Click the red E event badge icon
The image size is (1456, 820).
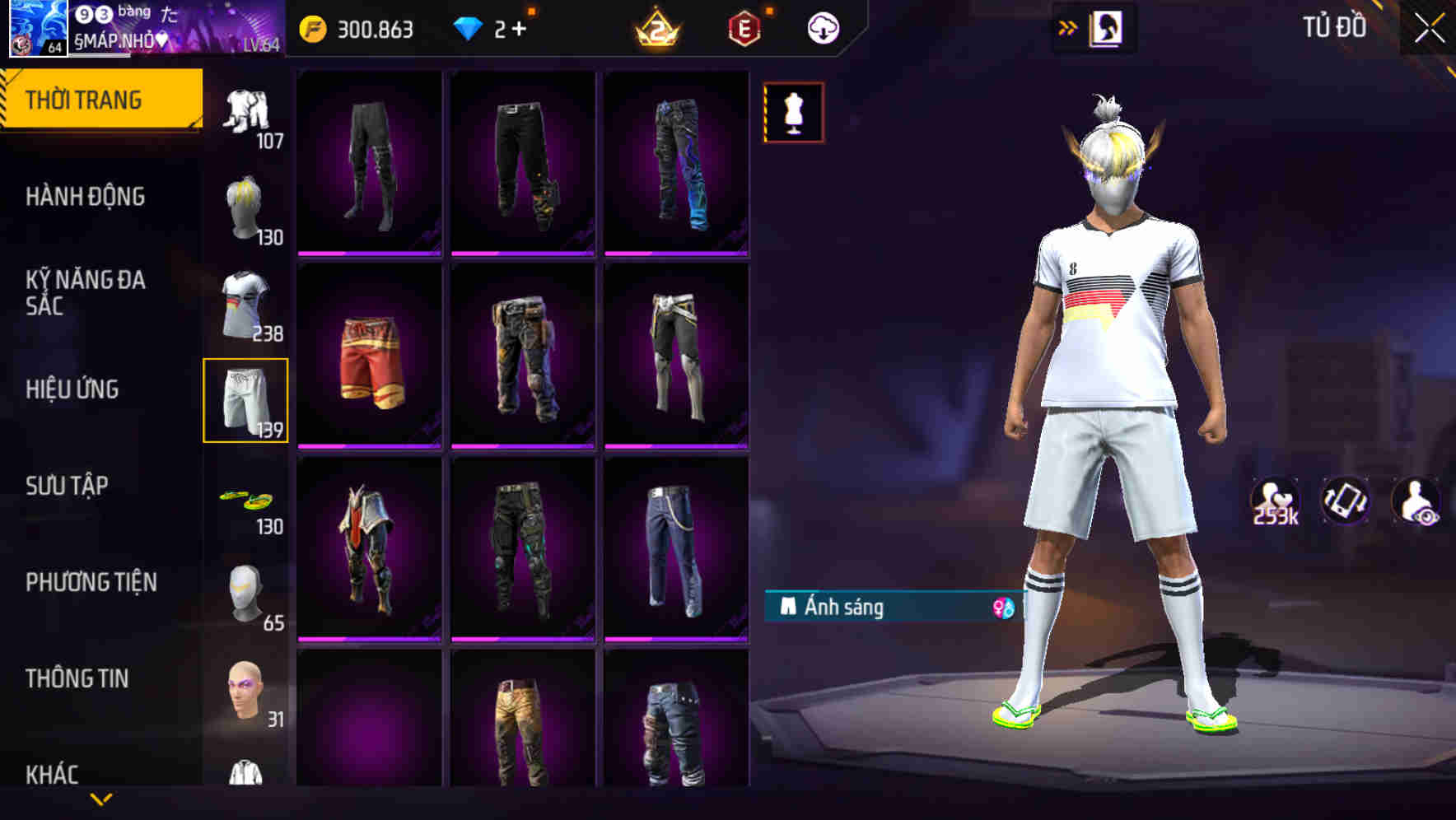744,27
